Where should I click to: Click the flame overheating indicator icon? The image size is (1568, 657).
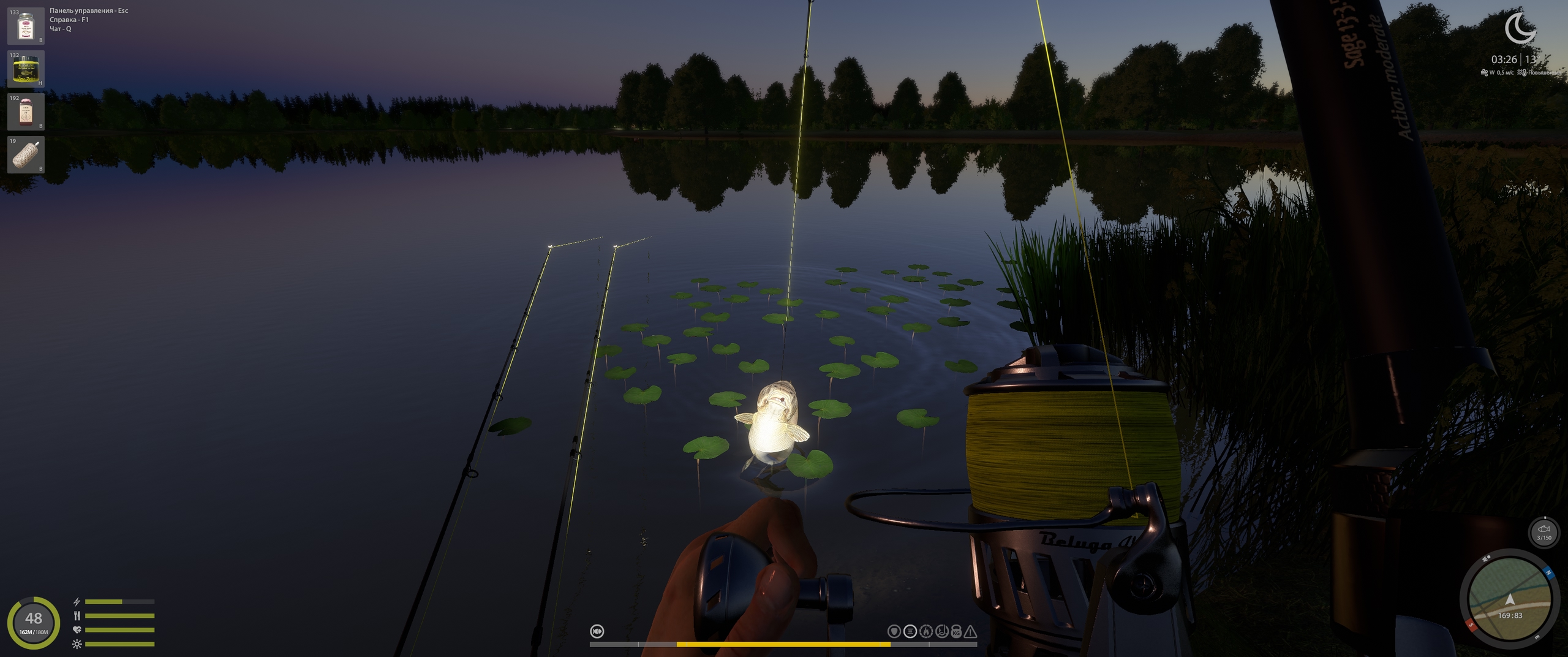click(926, 631)
